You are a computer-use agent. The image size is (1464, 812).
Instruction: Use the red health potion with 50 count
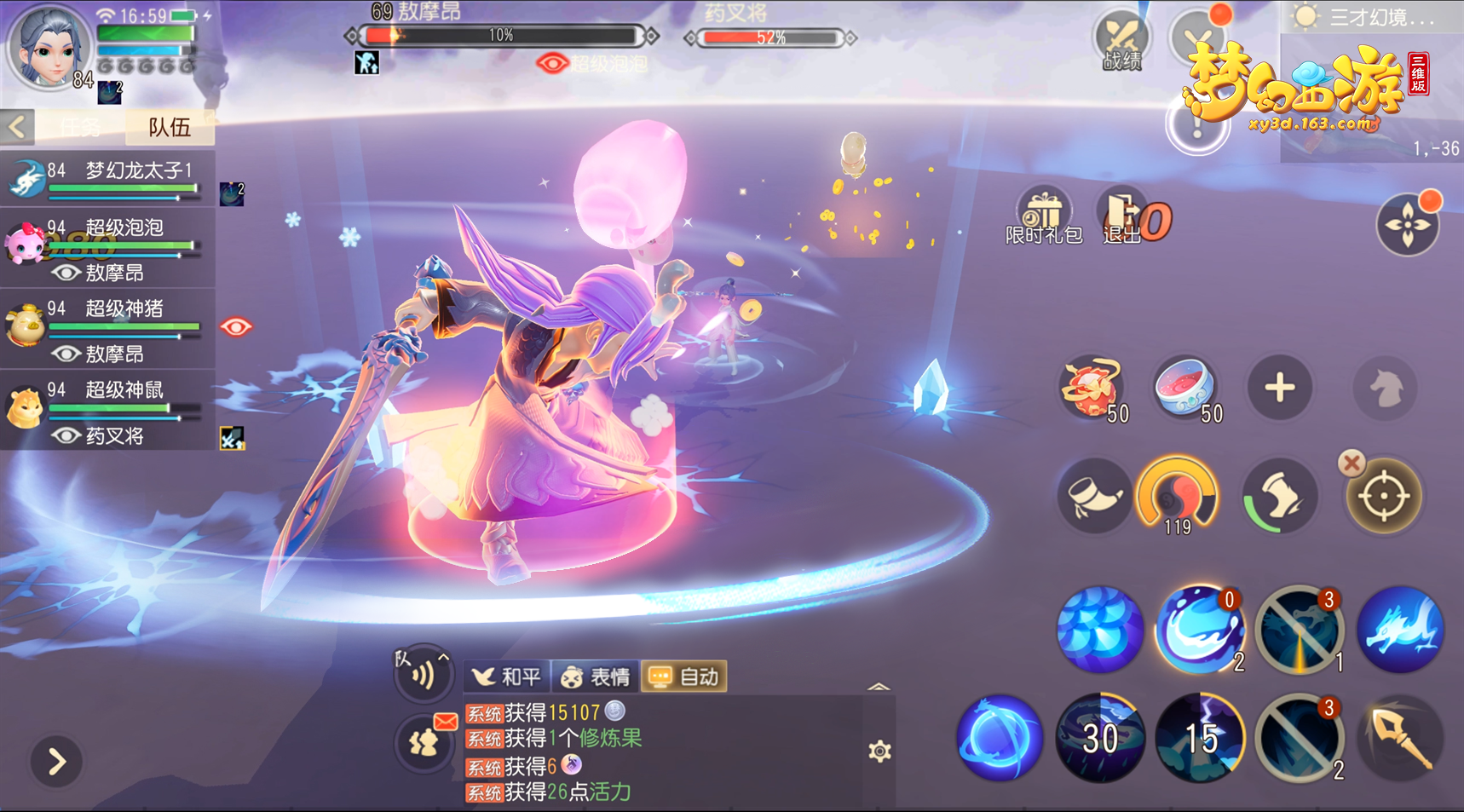pyautogui.click(x=1092, y=389)
